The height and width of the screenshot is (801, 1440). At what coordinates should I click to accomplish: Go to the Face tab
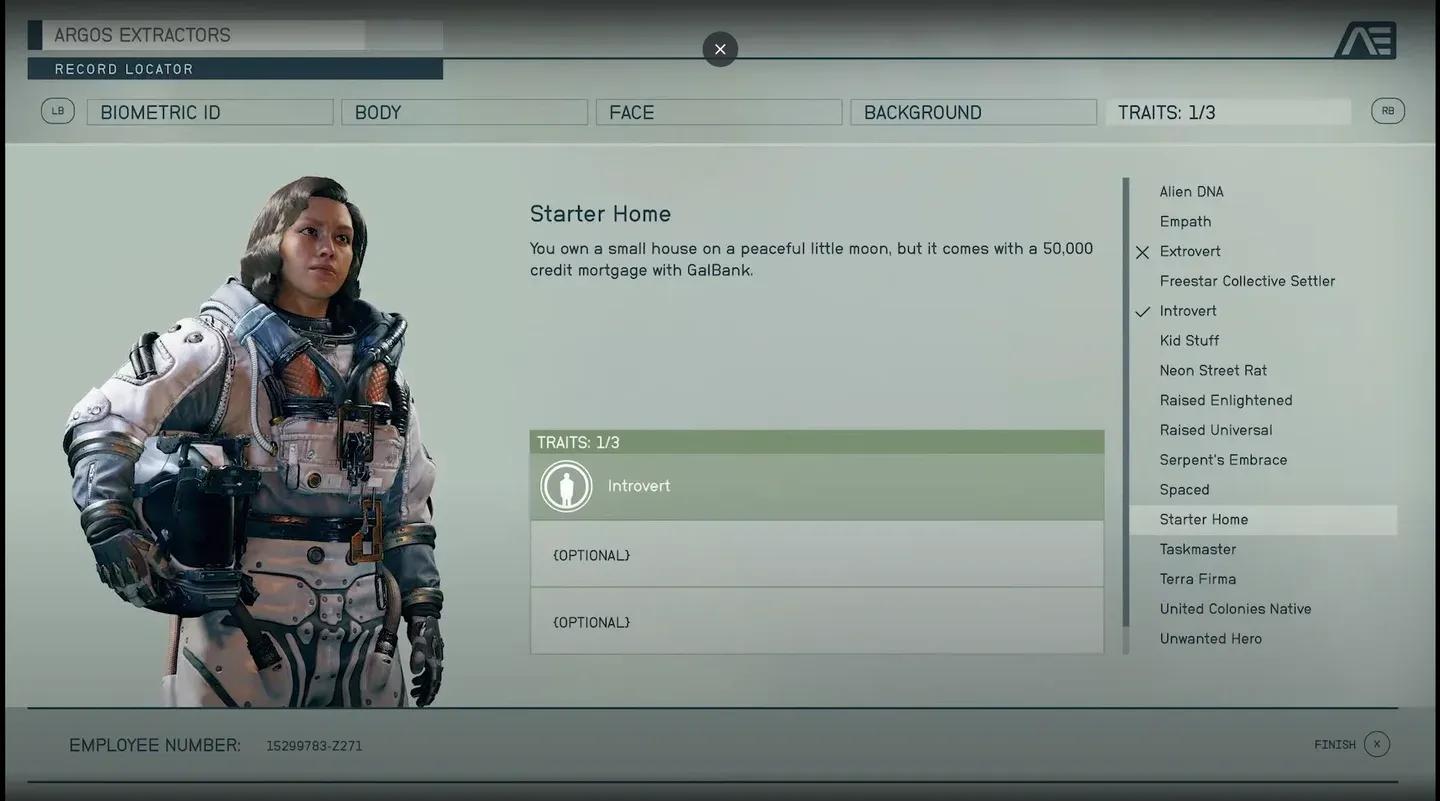tap(718, 112)
